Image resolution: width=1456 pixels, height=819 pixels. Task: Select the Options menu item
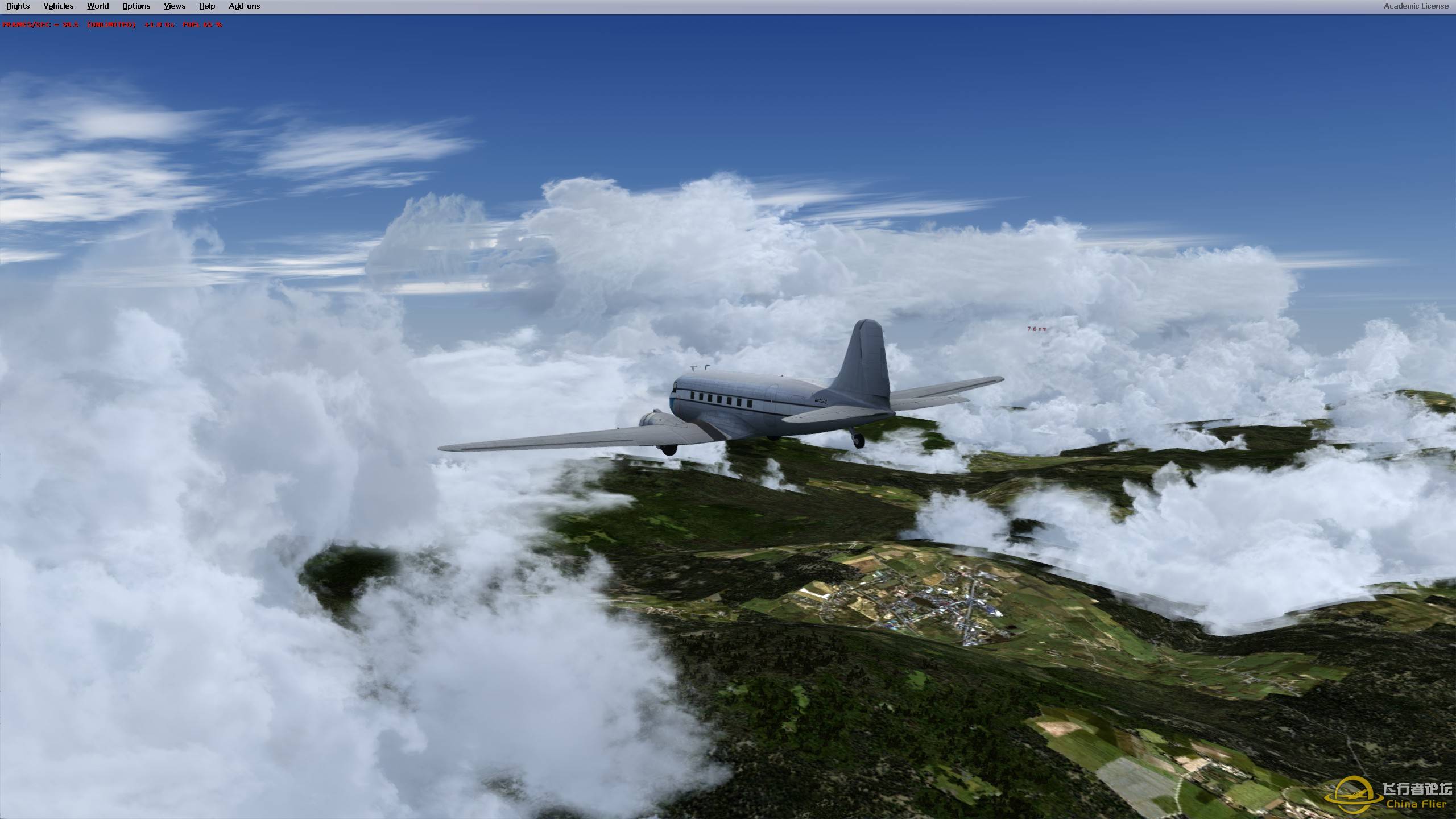135,6
